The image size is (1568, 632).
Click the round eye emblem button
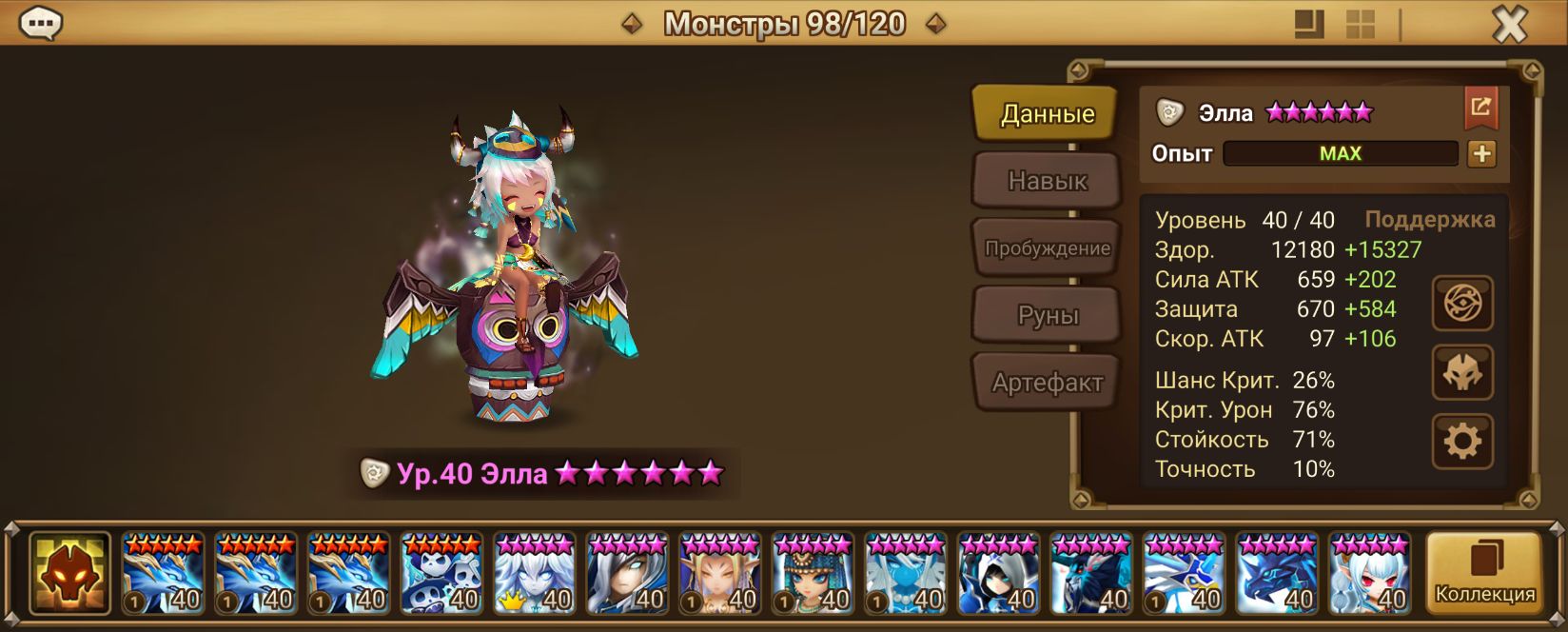[x=1462, y=304]
